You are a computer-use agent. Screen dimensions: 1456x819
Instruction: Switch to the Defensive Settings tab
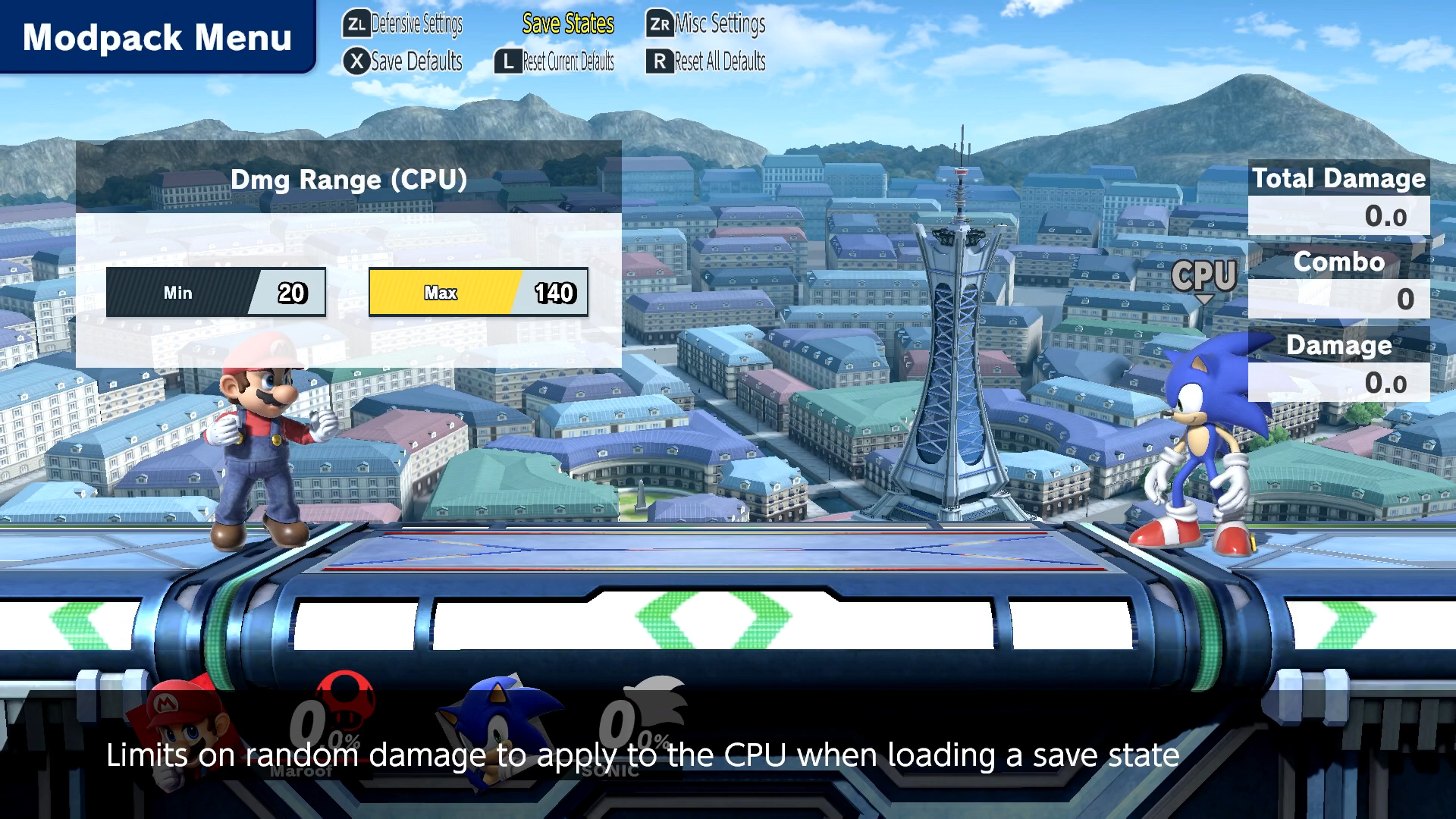click(x=403, y=24)
